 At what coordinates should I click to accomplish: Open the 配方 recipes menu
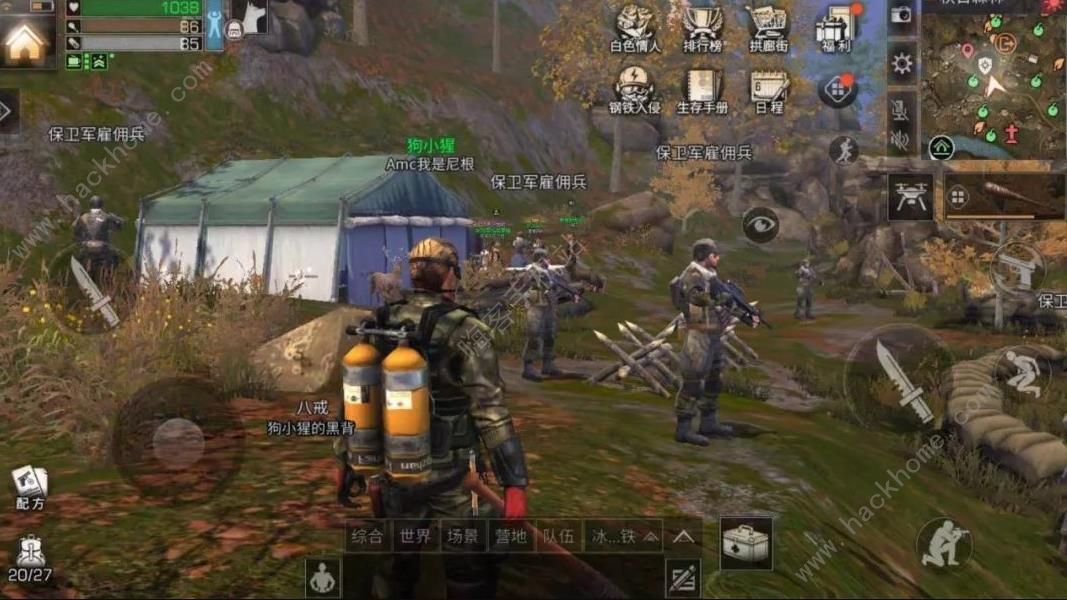tap(29, 487)
